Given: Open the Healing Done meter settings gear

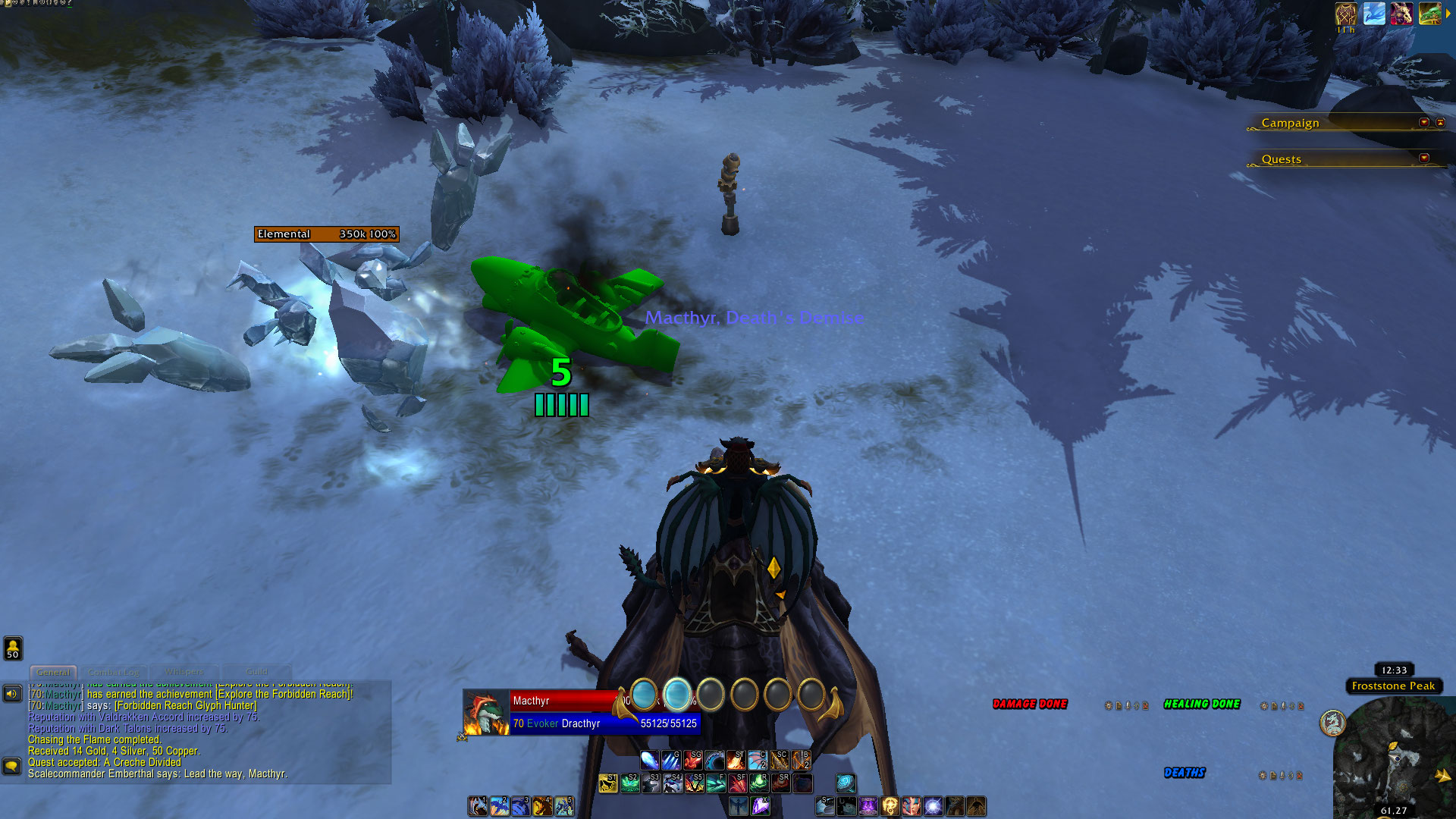Looking at the screenshot, I should [1264, 706].
